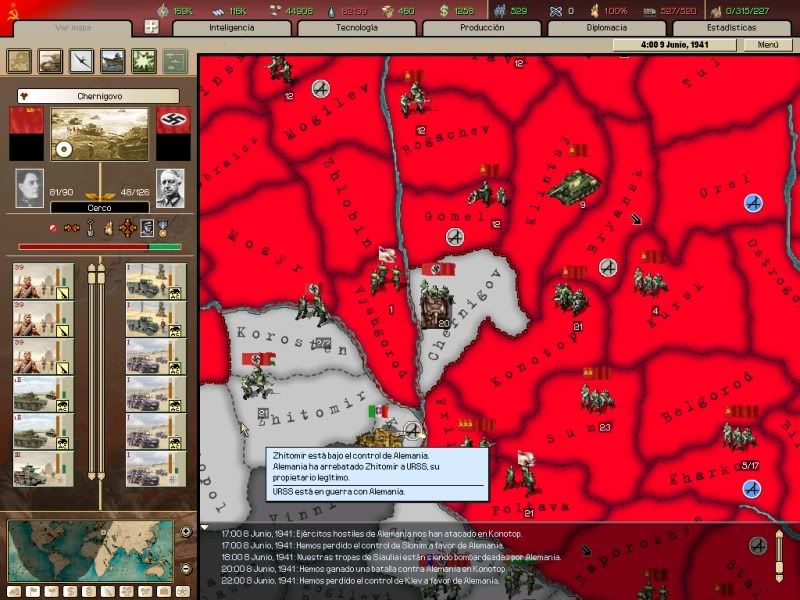800x600 pixels.
Task: Open the Menú button
Action: (768, 45)
